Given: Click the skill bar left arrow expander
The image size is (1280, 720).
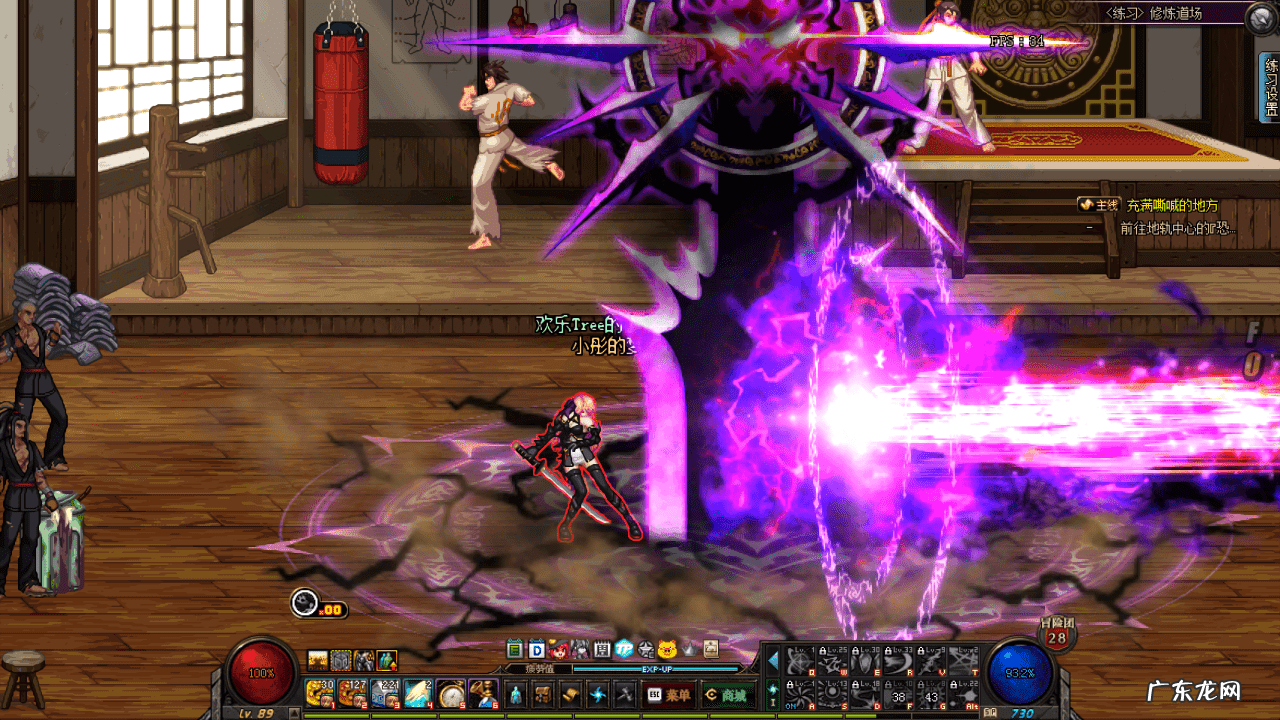Looking at the screenshot, I should click(772, 660).
